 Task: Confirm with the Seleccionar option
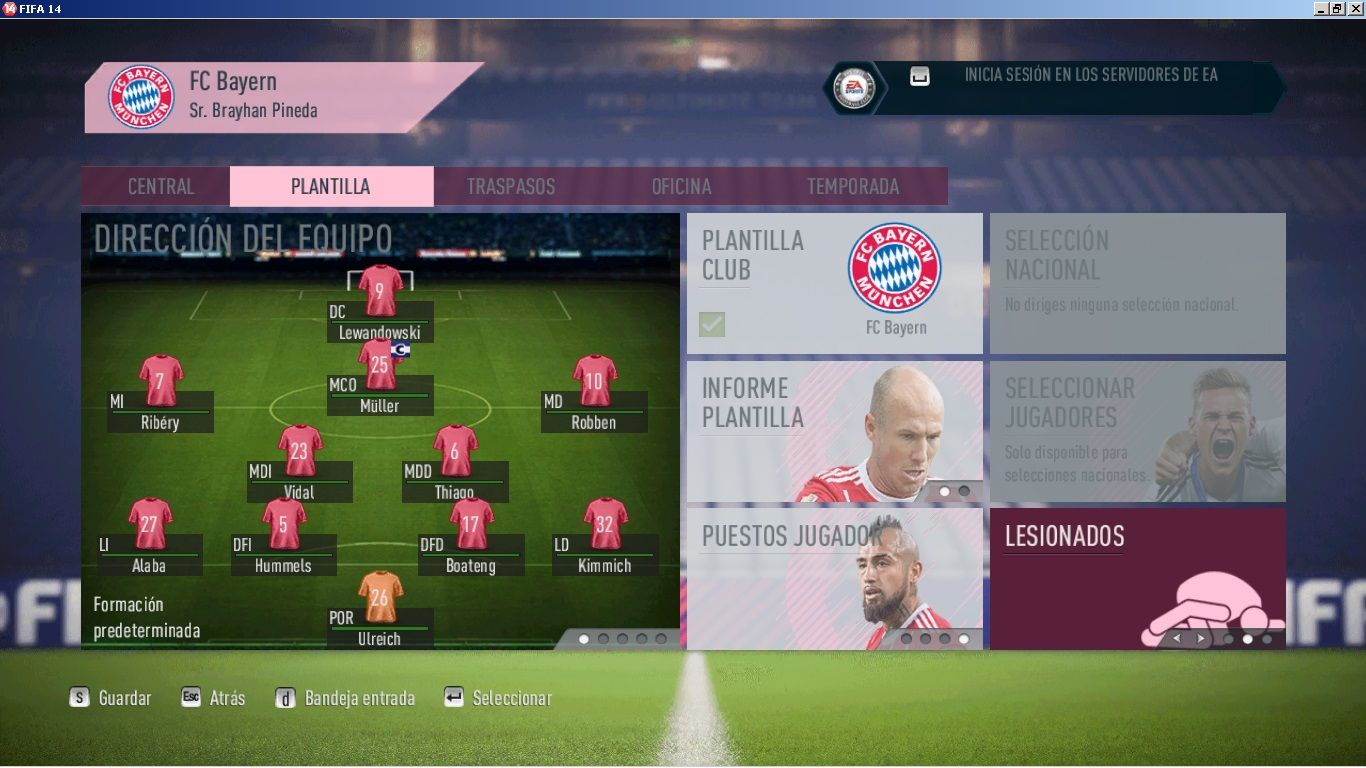click(498, 698)
